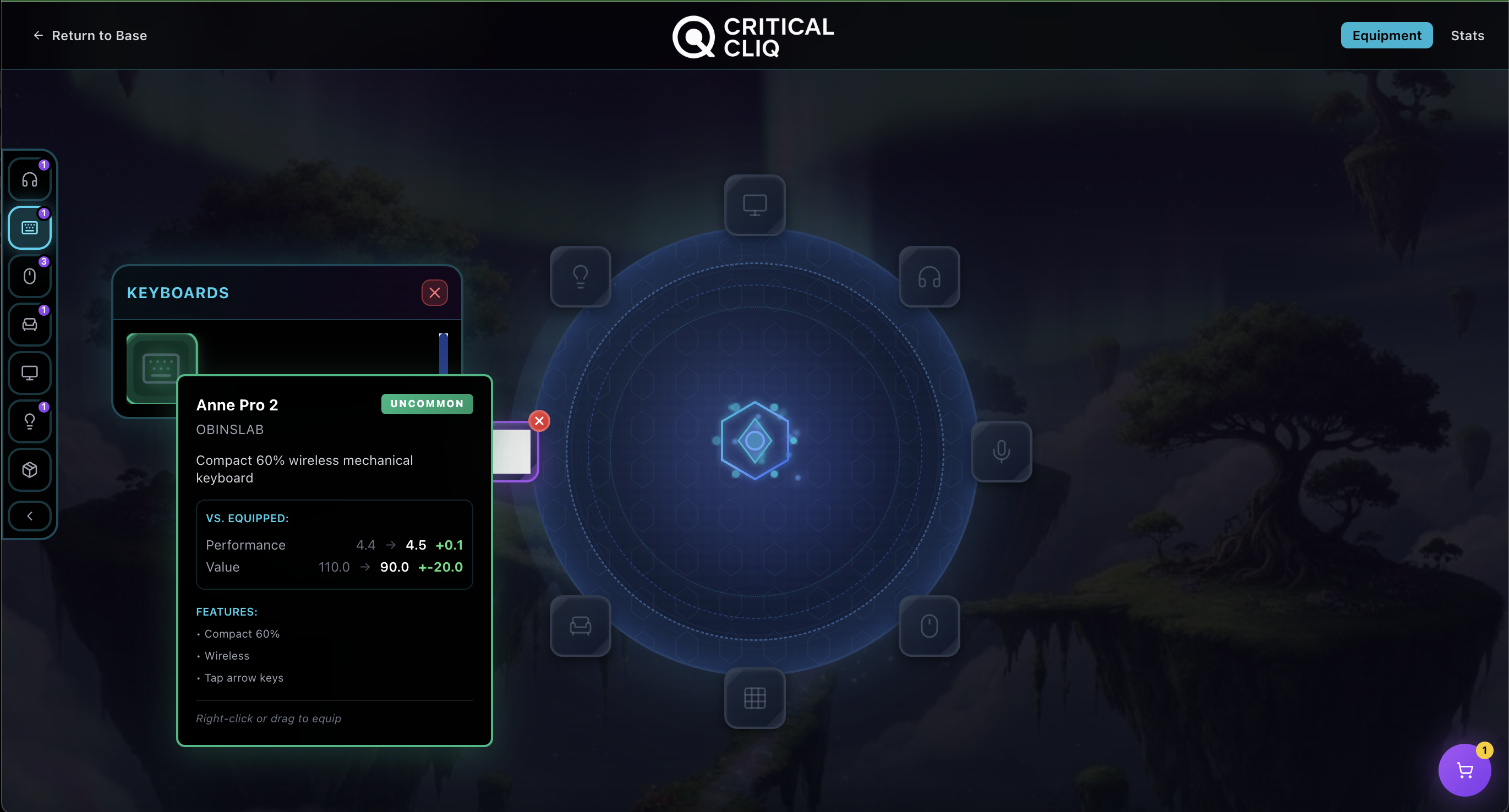Open the shopping cart with 1 item
The image size is (1509, 812).
point(1464,770)
